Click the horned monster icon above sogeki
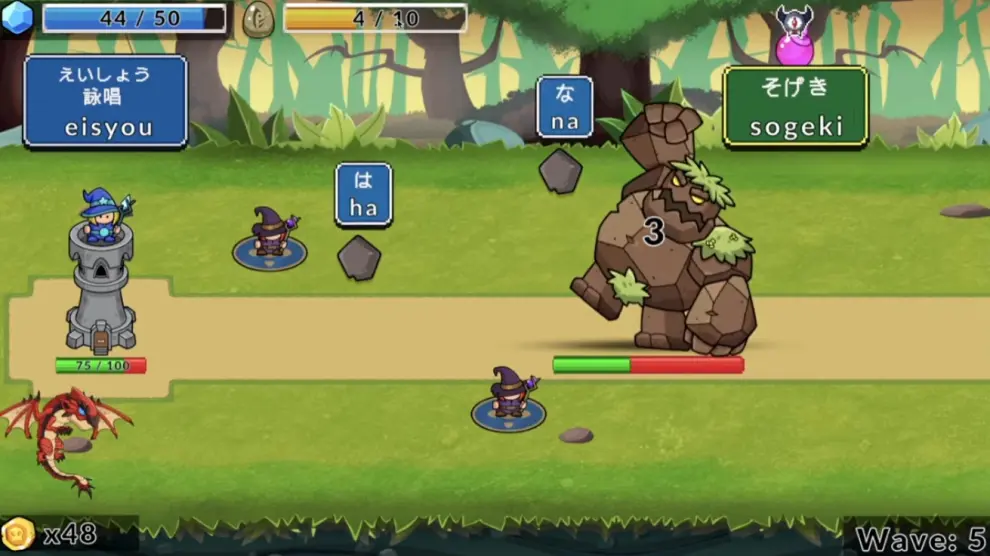The image size is (990, 556). tap(795, 32)
